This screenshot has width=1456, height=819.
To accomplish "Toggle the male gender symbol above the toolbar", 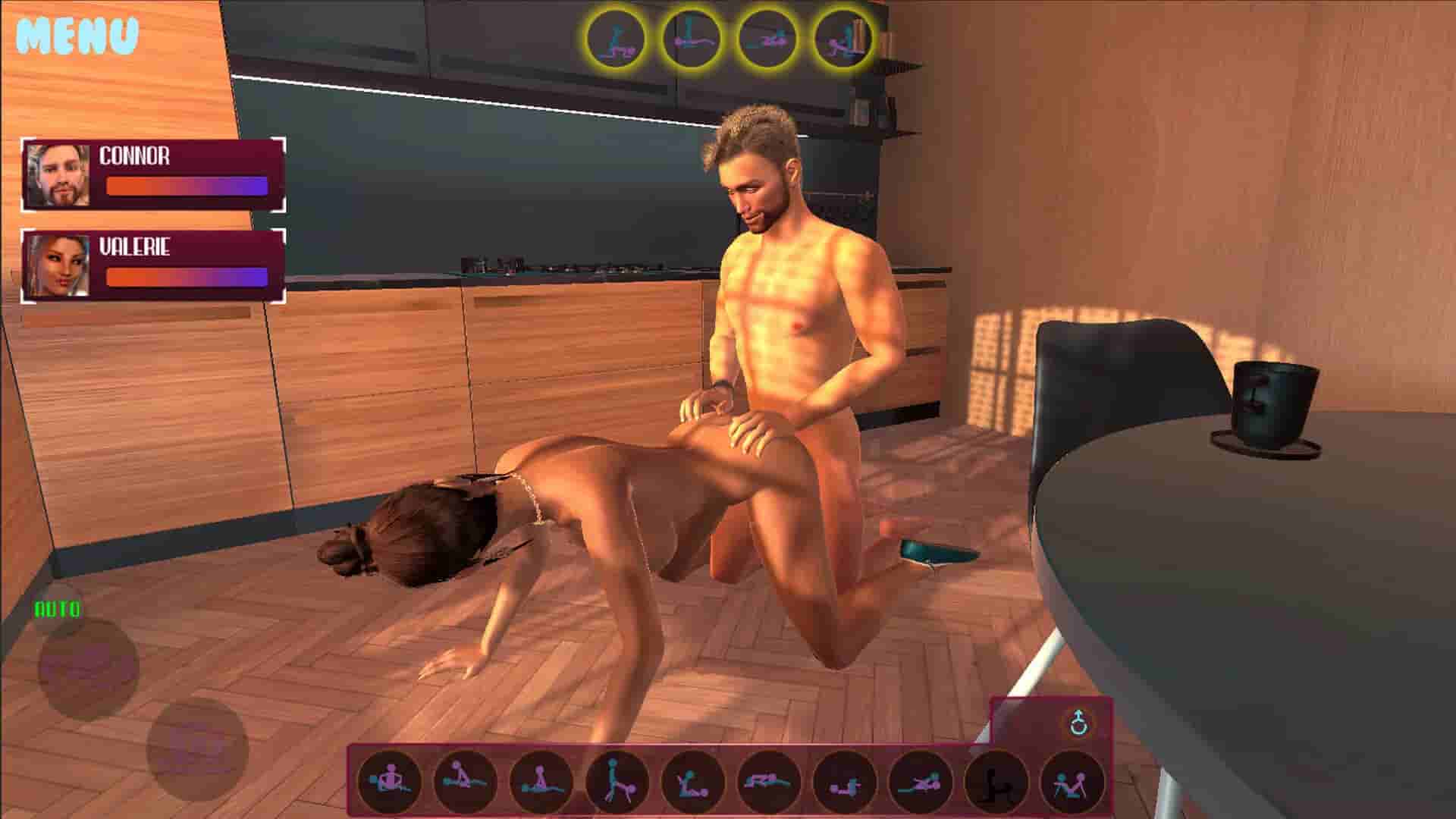I will [1080, 722].
